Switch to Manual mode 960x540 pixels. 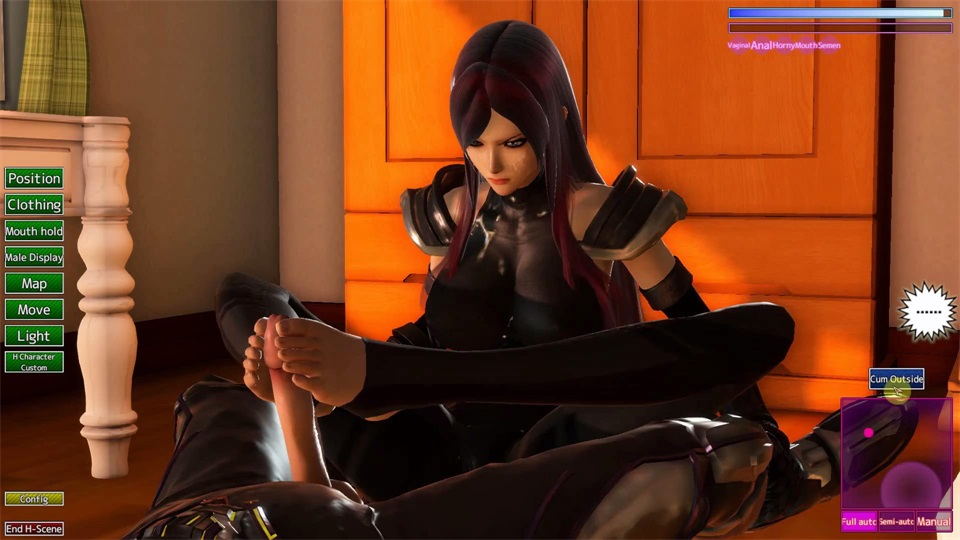[x=934, y=522]
